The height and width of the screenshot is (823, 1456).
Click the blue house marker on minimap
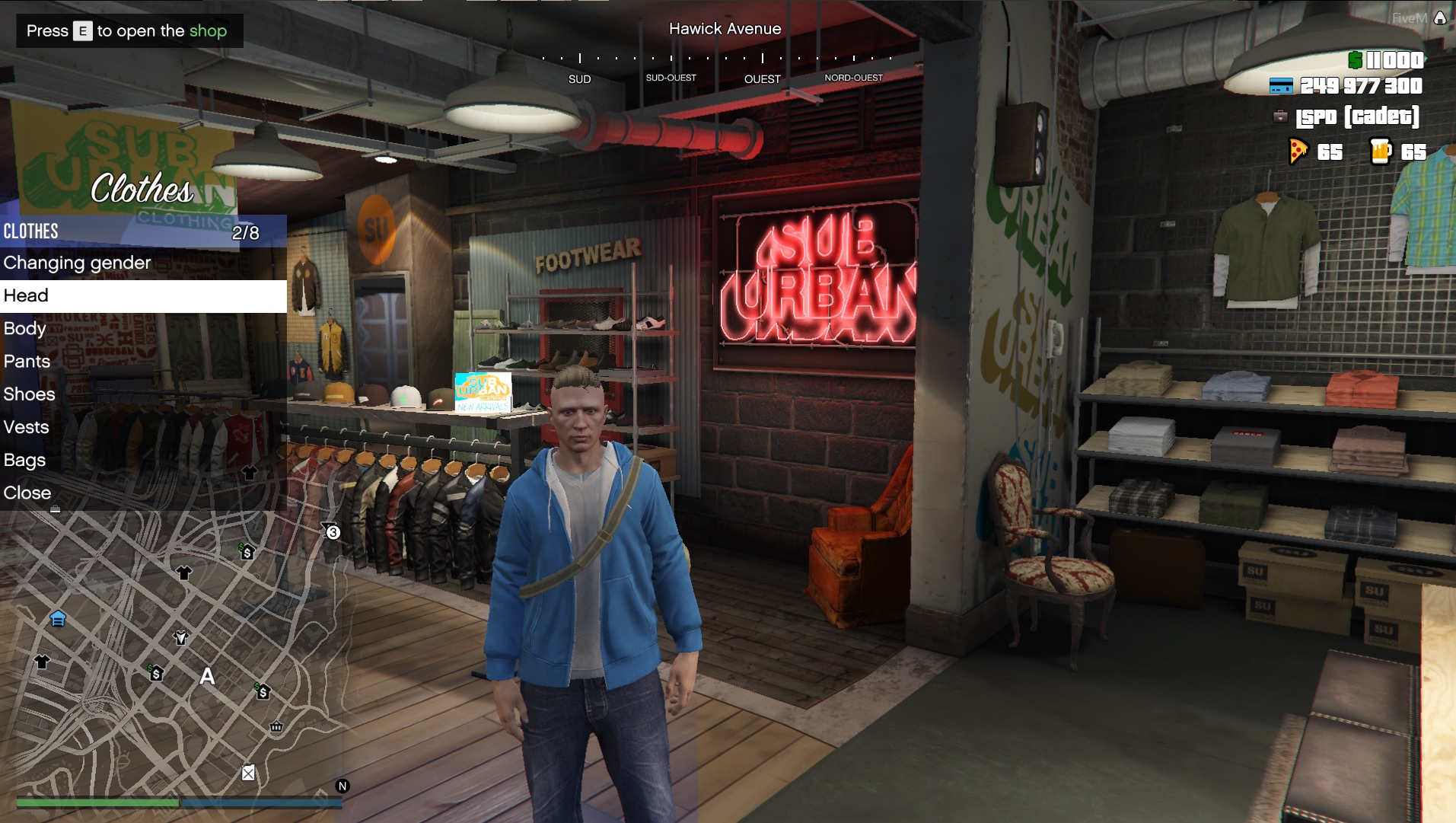[x=58, y=618]
